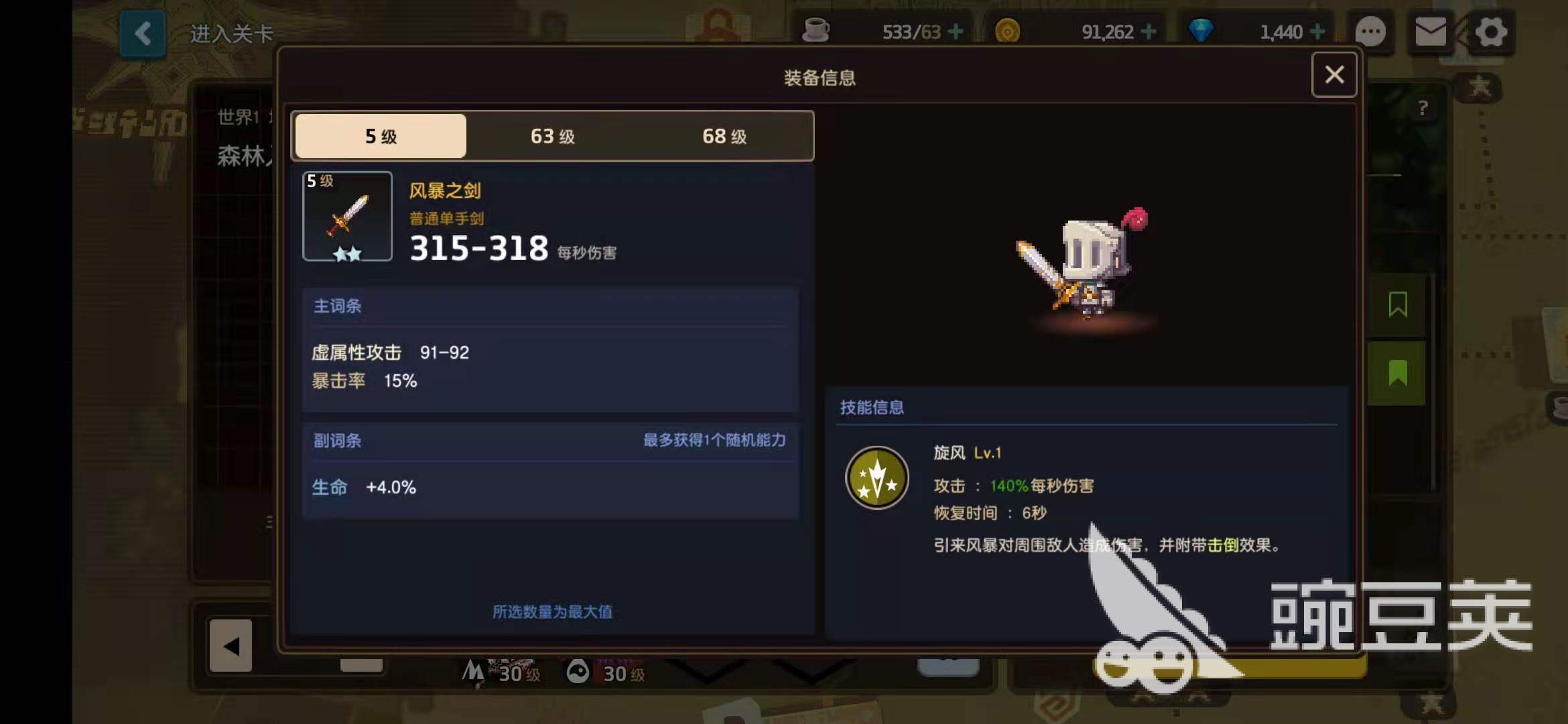Image resolution: width=1568 pixels, height=724 pixels.
Task: Click the back arrow beside 进入关卡
Action: (142, 34)
